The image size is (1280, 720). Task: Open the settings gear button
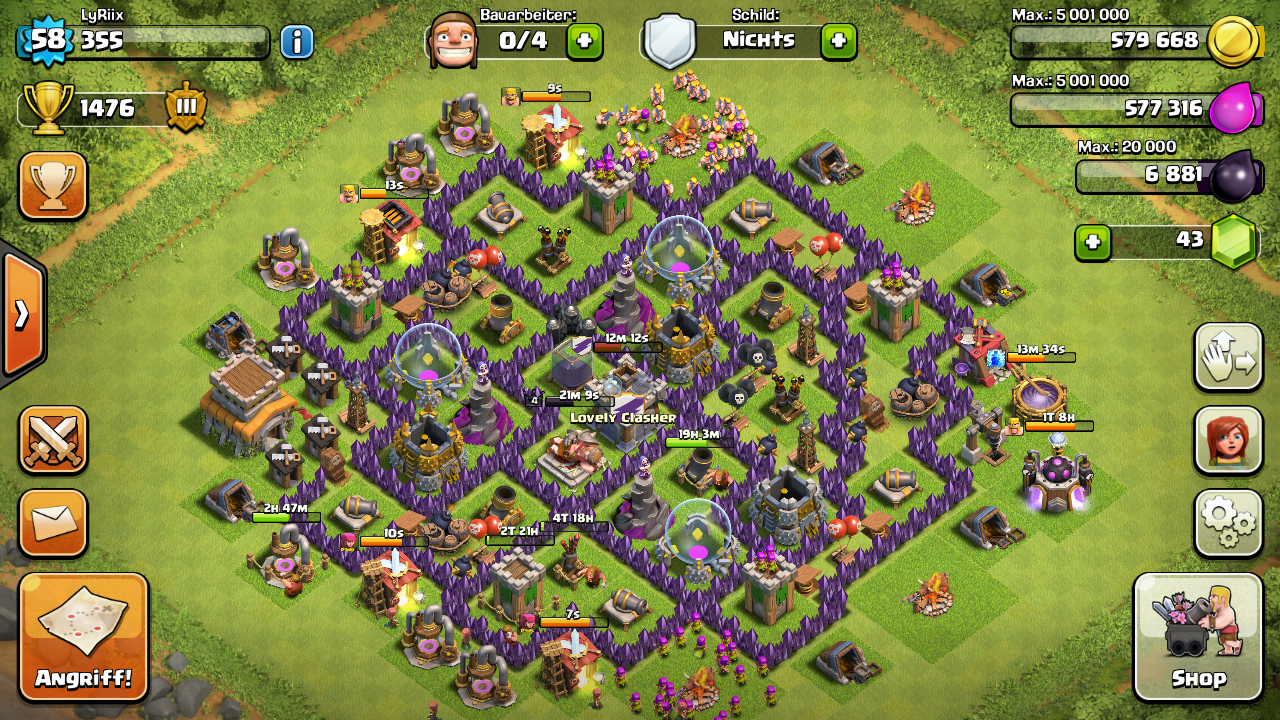click(x=1228, y=523)
